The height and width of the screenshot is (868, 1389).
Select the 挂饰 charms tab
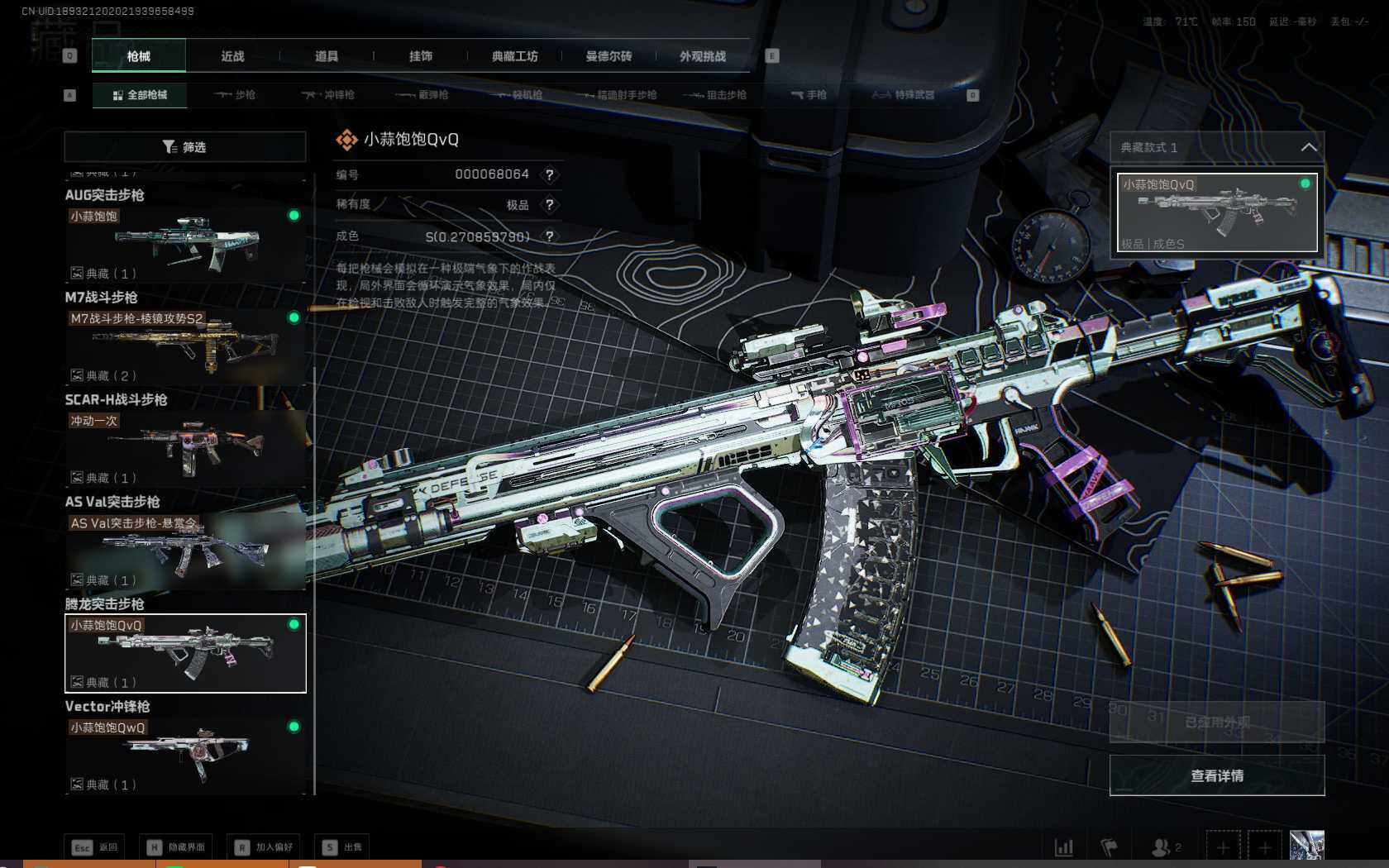tap(420, 56)
